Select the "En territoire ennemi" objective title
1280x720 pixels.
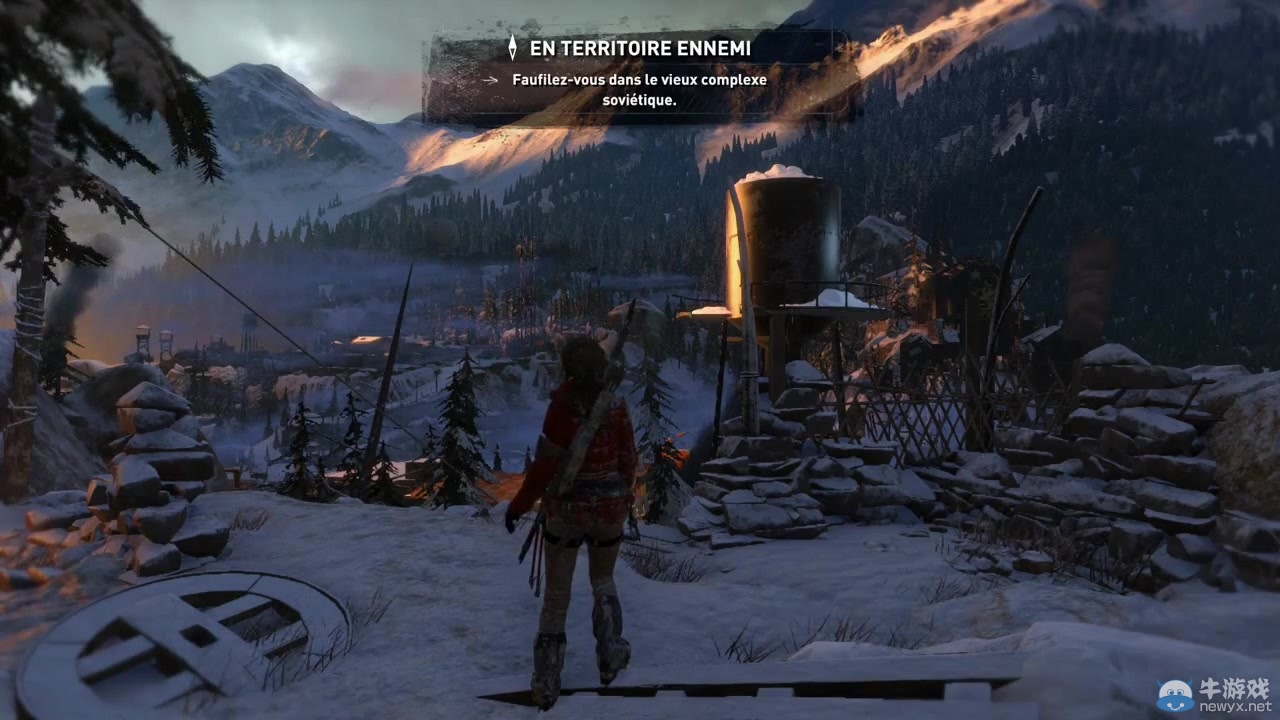pos(640,48)
